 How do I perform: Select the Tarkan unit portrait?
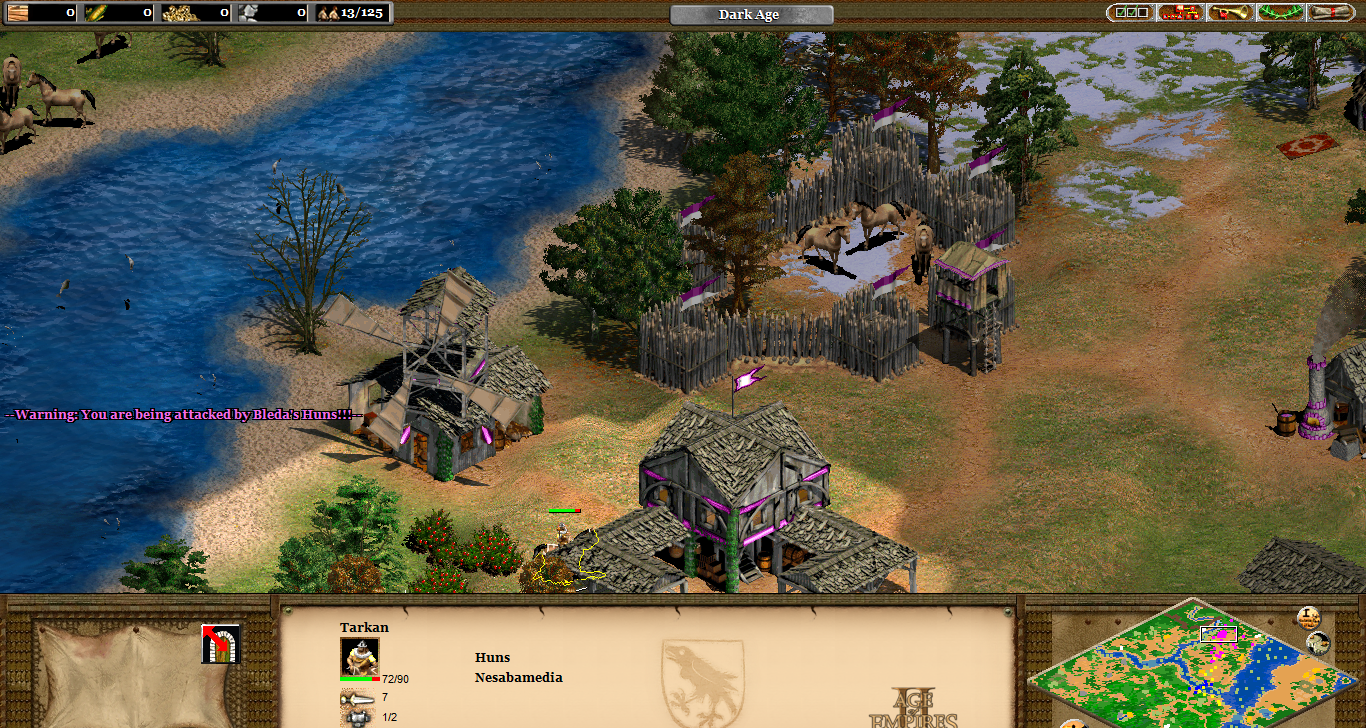(359, 656)
